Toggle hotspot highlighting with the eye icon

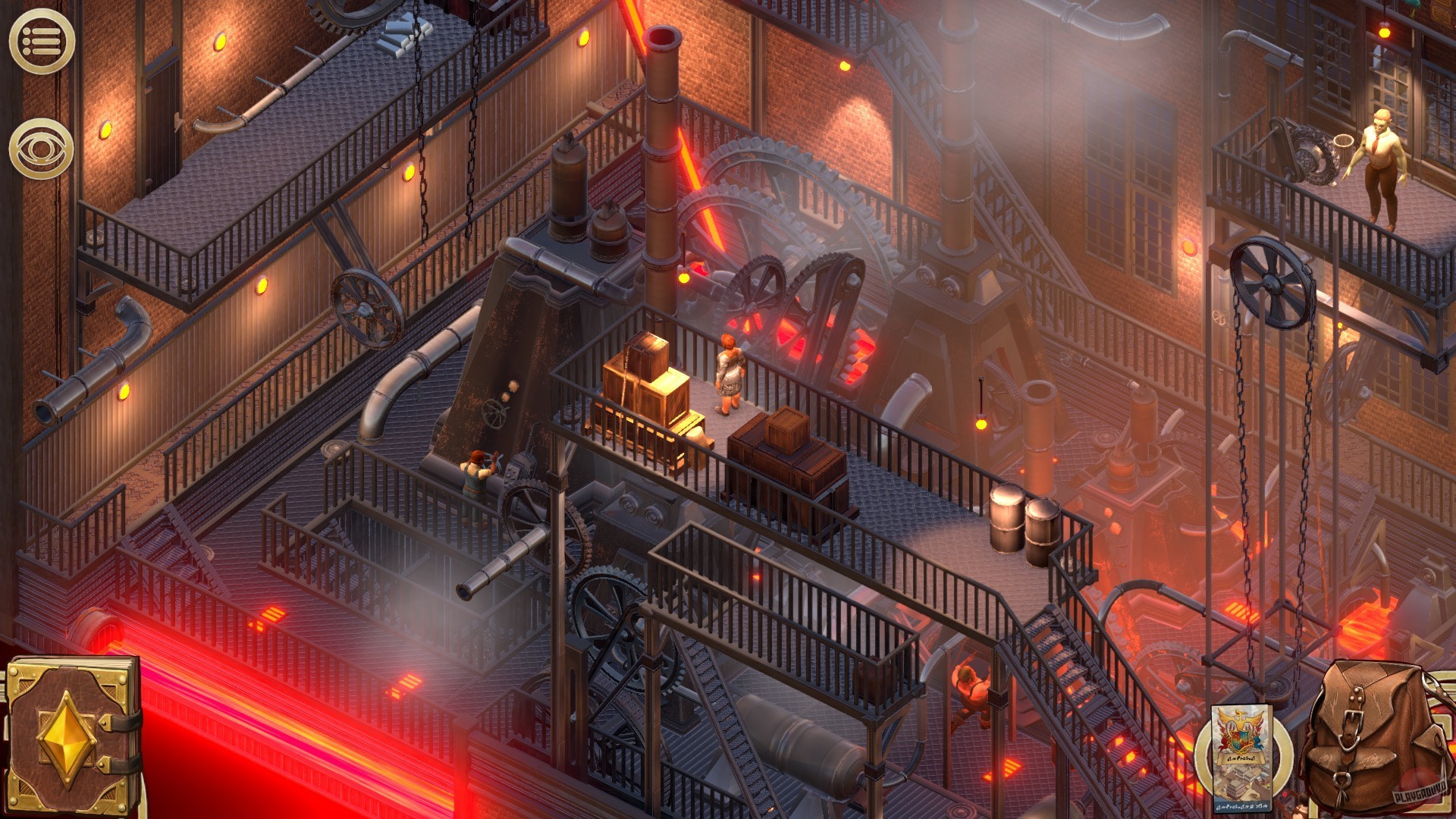[x=42, y=149]
